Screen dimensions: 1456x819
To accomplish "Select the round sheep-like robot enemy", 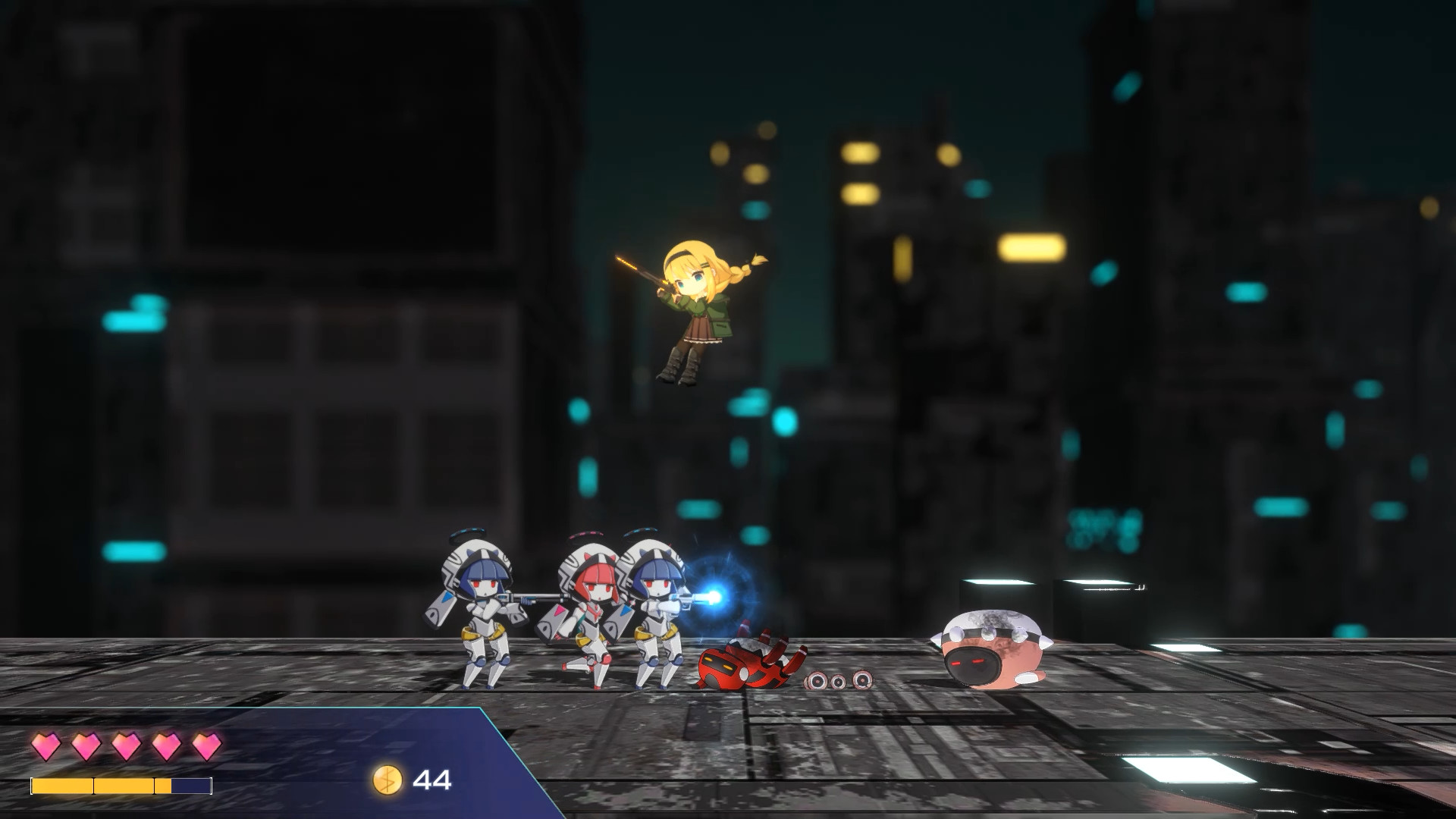I will tap(990, 648).
